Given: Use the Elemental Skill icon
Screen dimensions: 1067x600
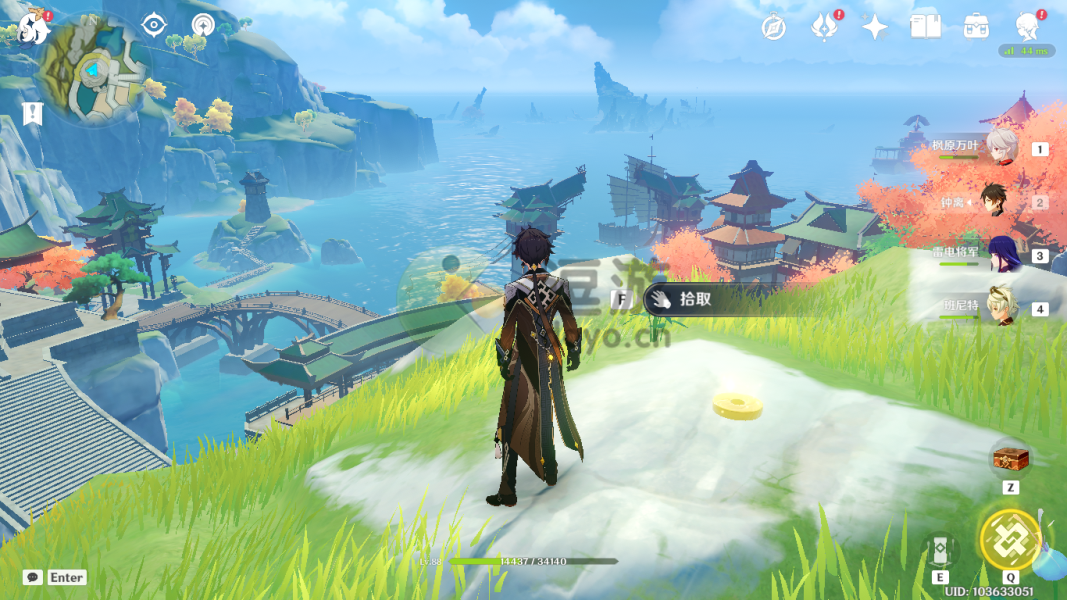Looking at the screenshot, I should coord(941,549).
